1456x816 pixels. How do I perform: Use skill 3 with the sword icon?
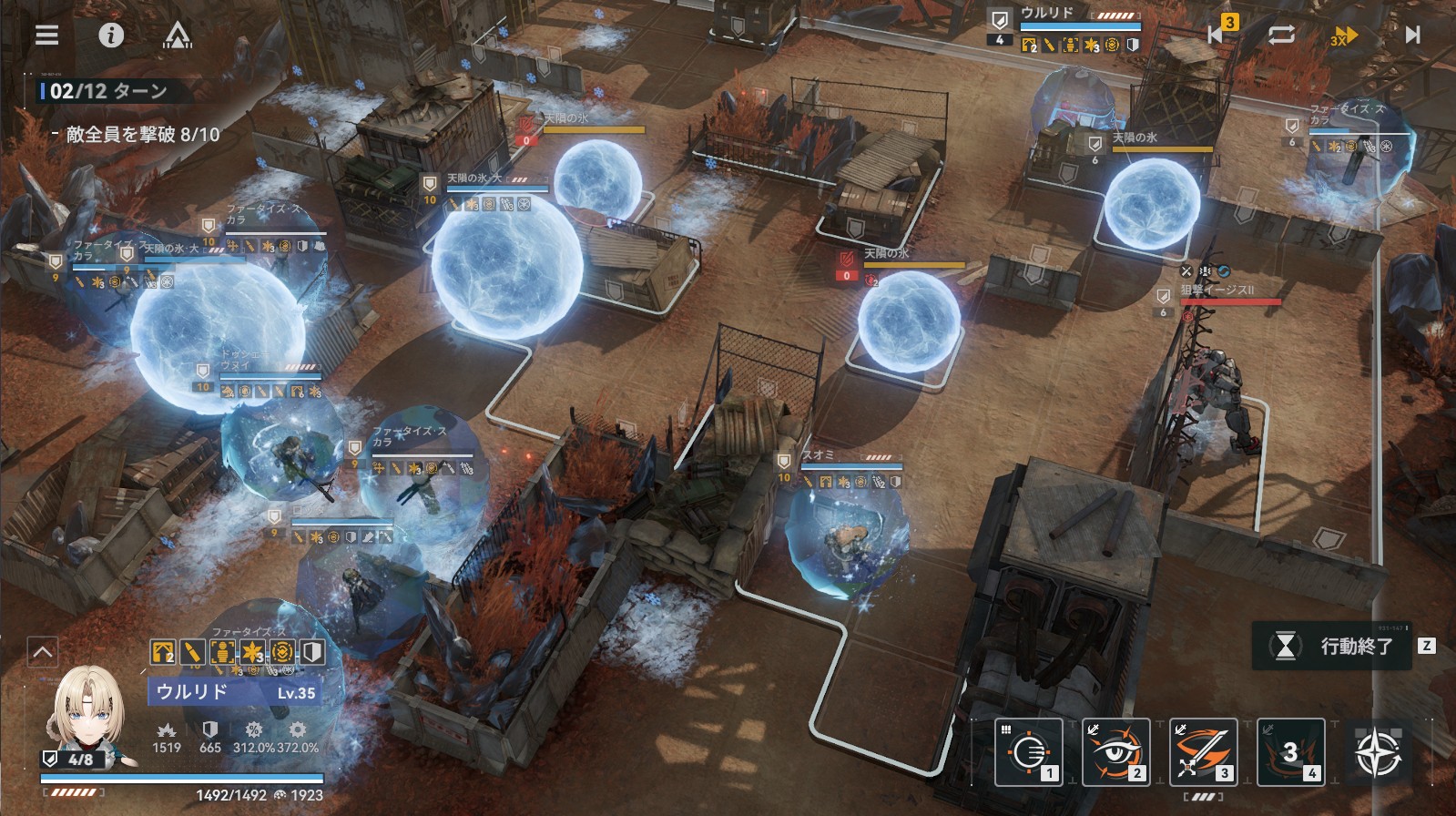(1203, 752)
